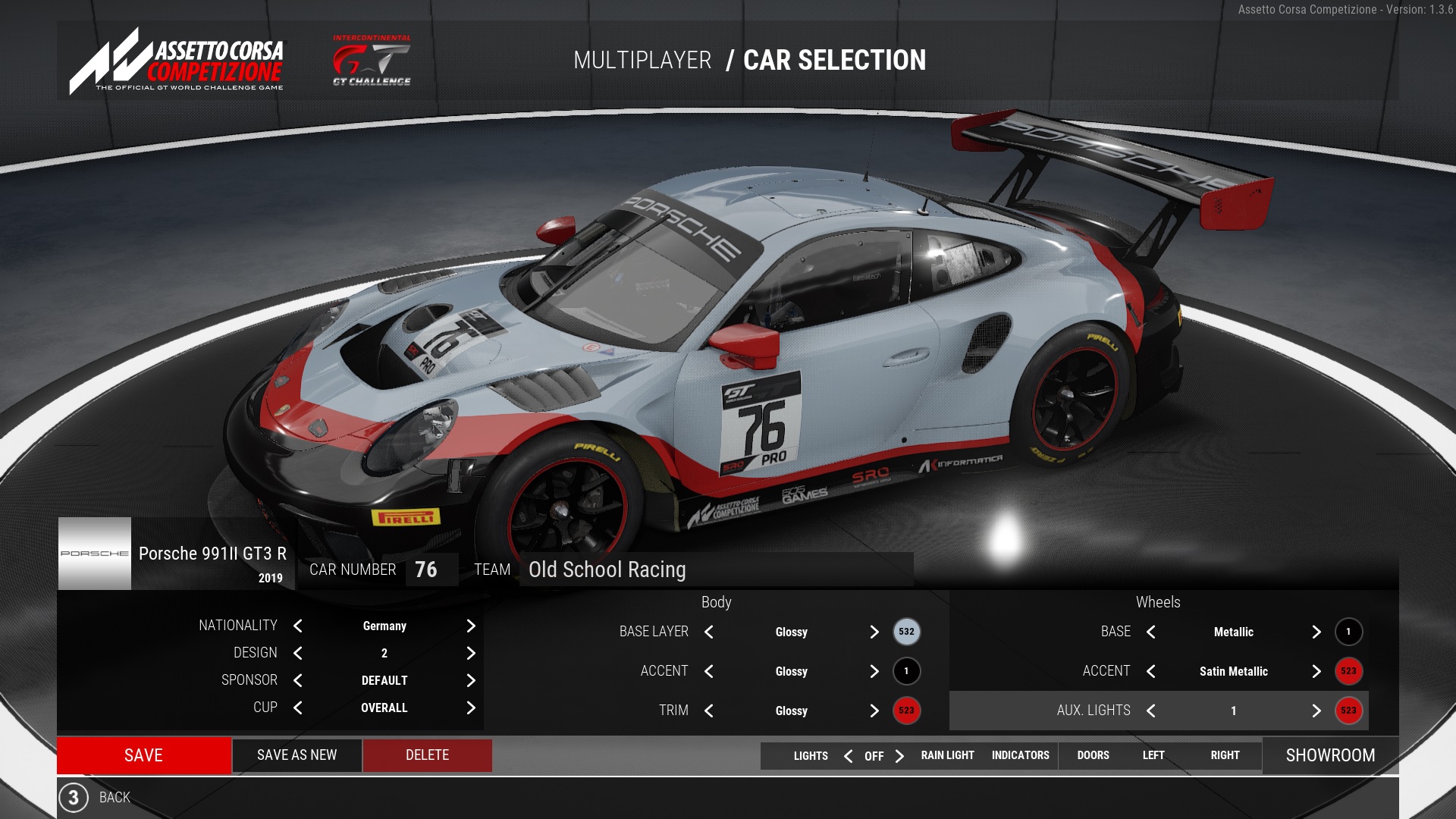Toggle the rain light
The height and width of the screenshot is (819, 1456).
[x=947, y=755]
